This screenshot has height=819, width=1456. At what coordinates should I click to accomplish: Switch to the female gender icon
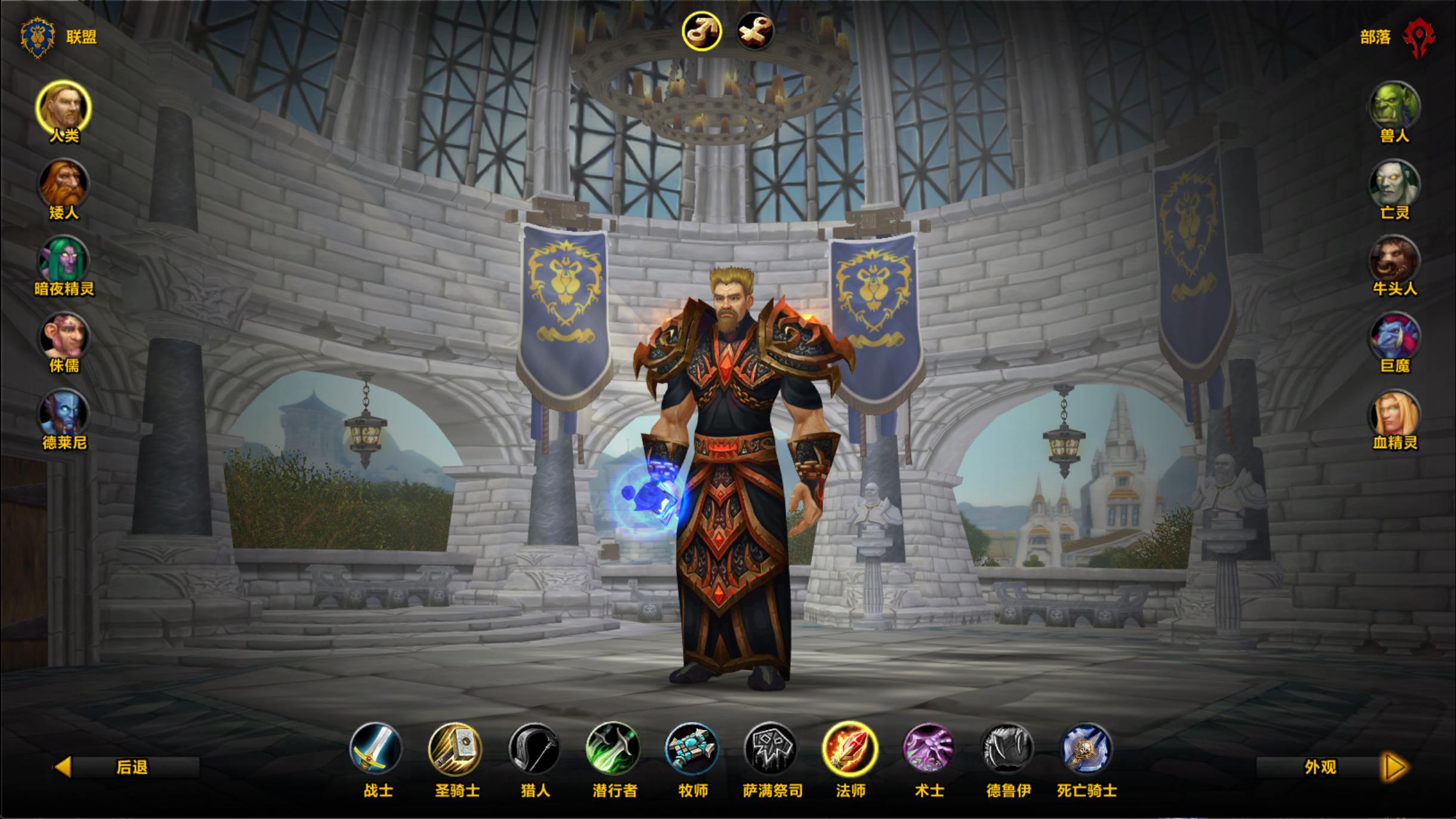pyautogui.click(x=755, y=31)
